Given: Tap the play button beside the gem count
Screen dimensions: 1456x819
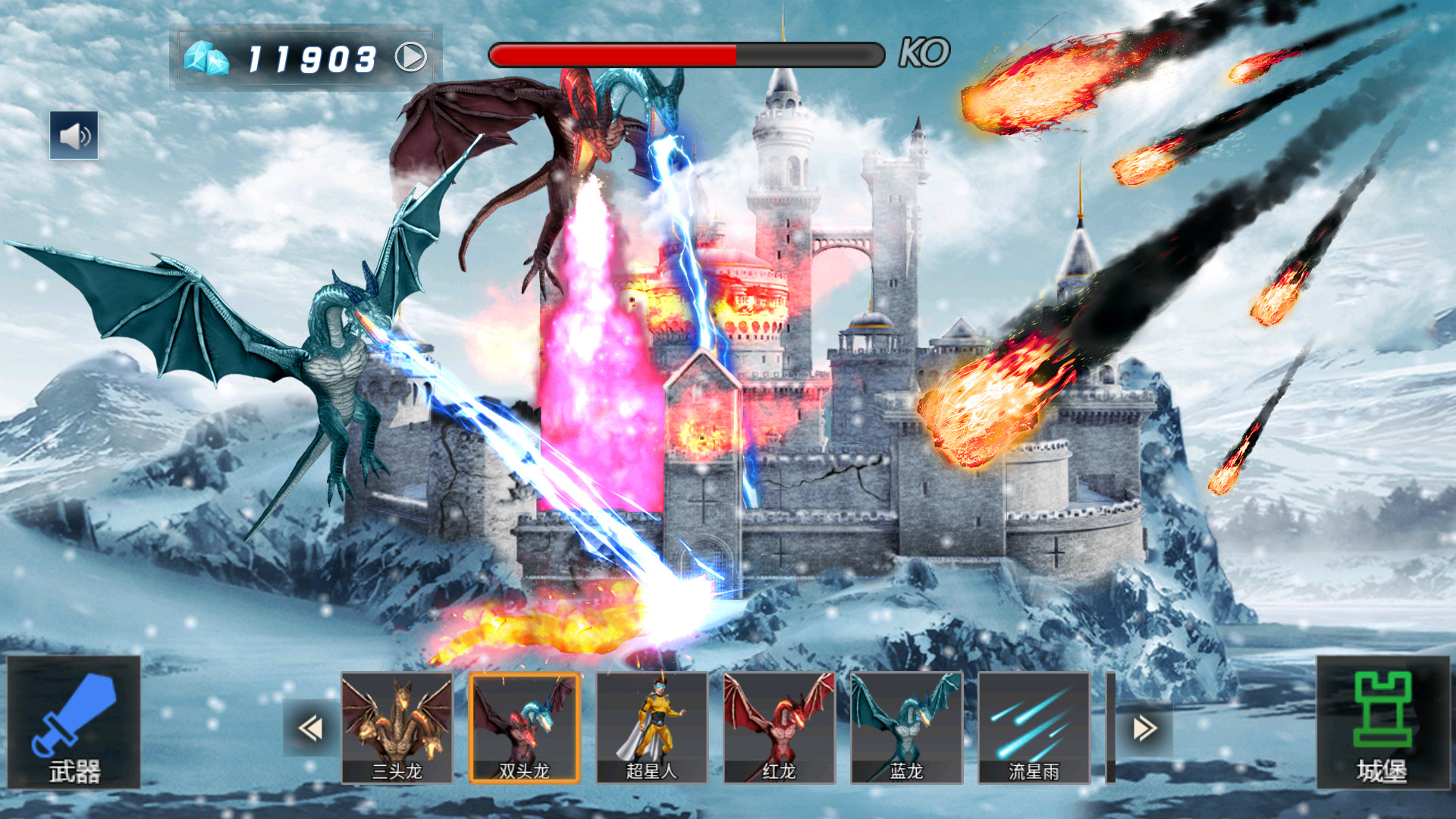Looking at the screenshot, I should pos(410,57).
